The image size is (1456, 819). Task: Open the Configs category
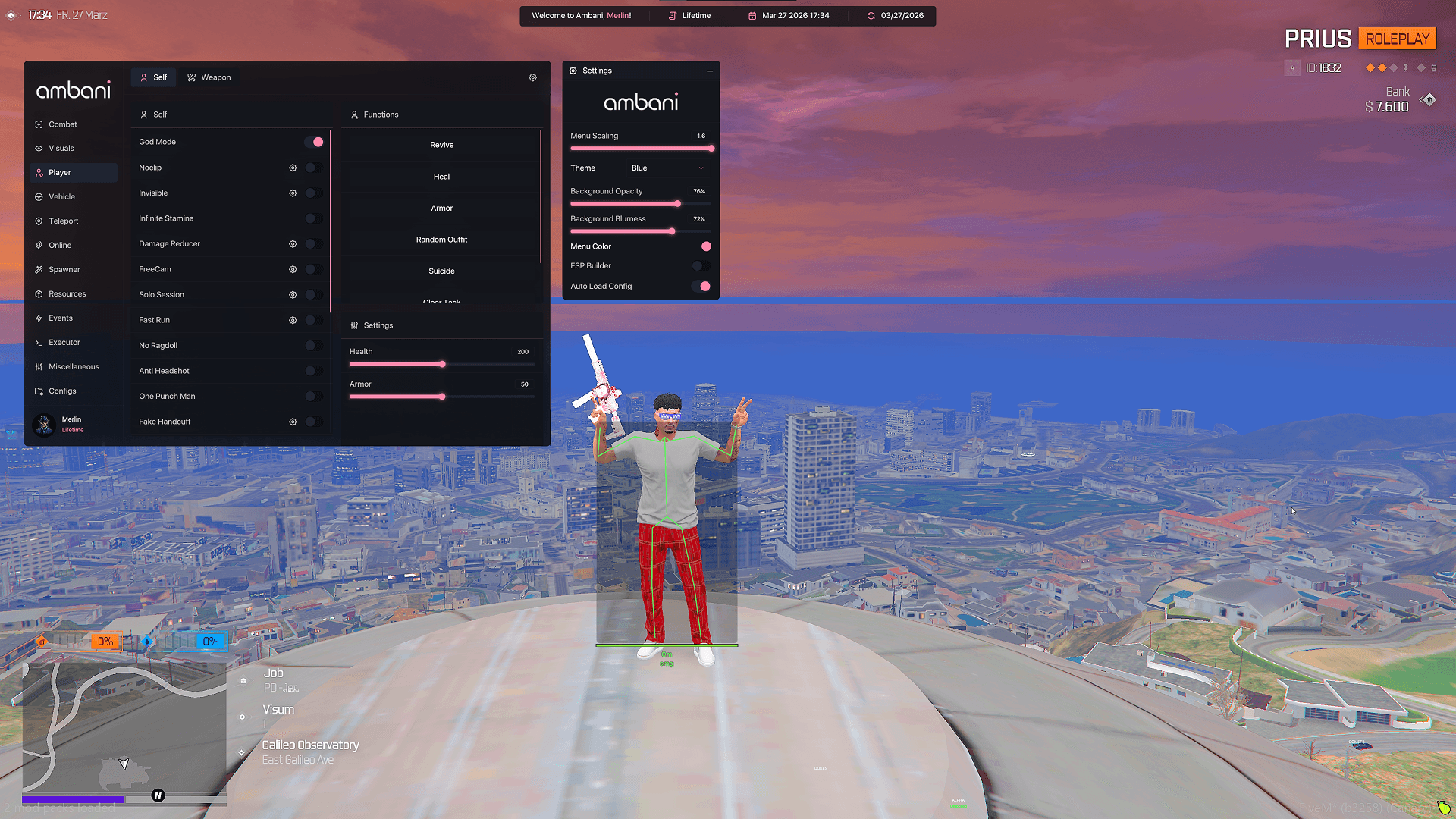pyautogui.click(x=61, y=391)
